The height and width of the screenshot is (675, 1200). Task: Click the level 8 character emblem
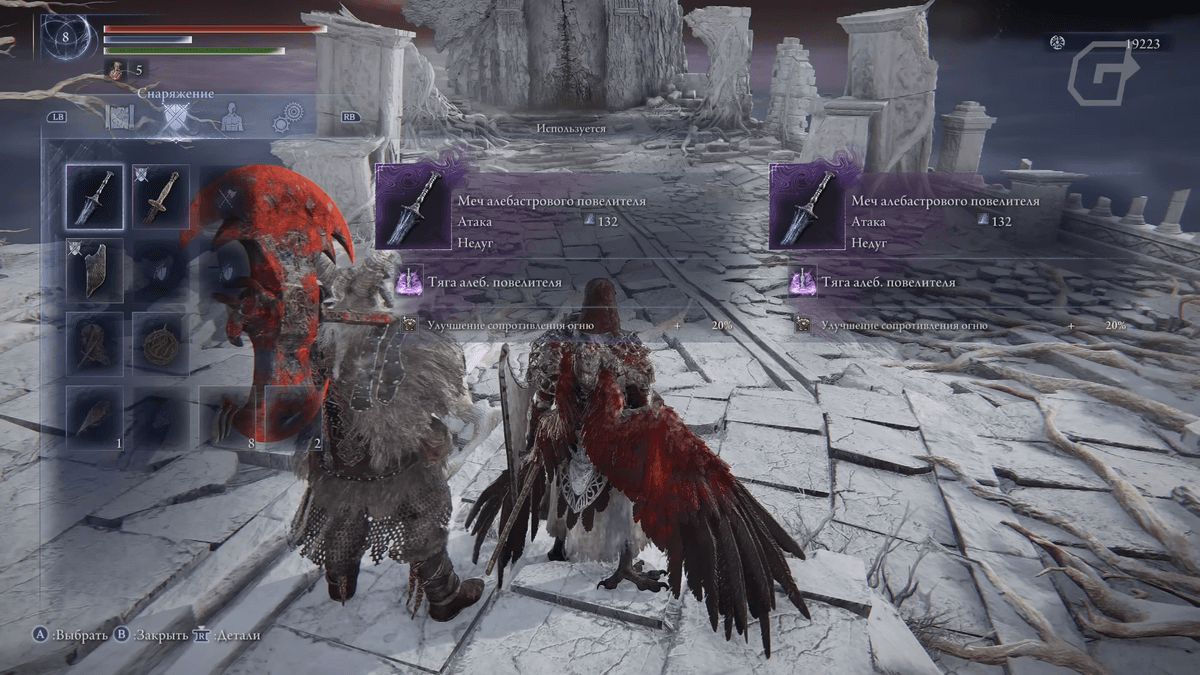[x=66, y=37]
